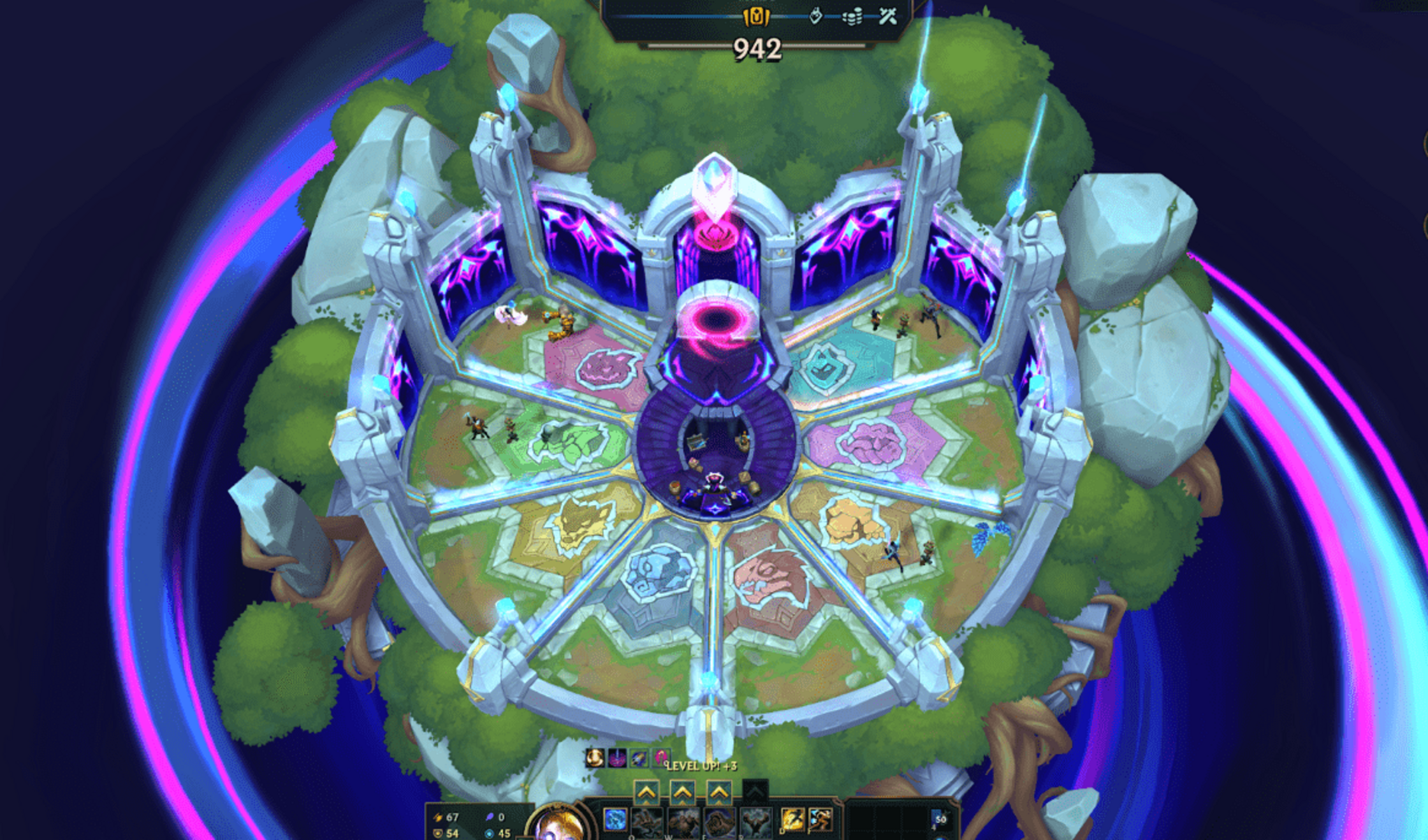Click the golden chest icon on the top objective bar
1428x840 pixels.
click(x=755, y=16)
